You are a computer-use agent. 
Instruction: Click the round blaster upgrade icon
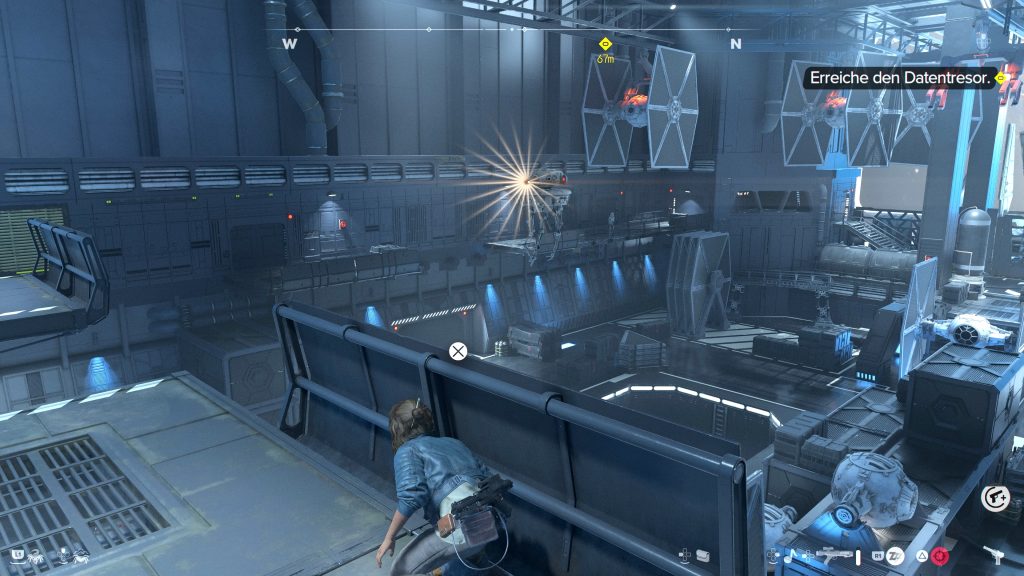coord(995,498)
